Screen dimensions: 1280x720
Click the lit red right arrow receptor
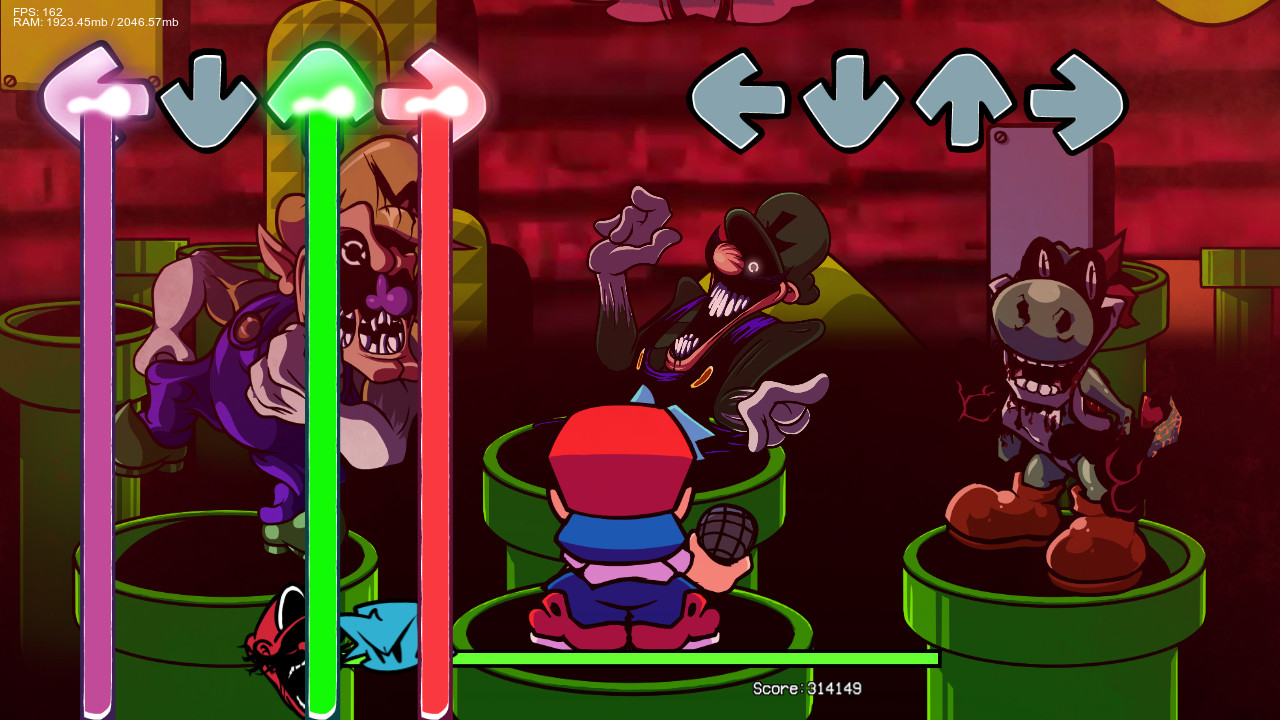click(437, 95)
